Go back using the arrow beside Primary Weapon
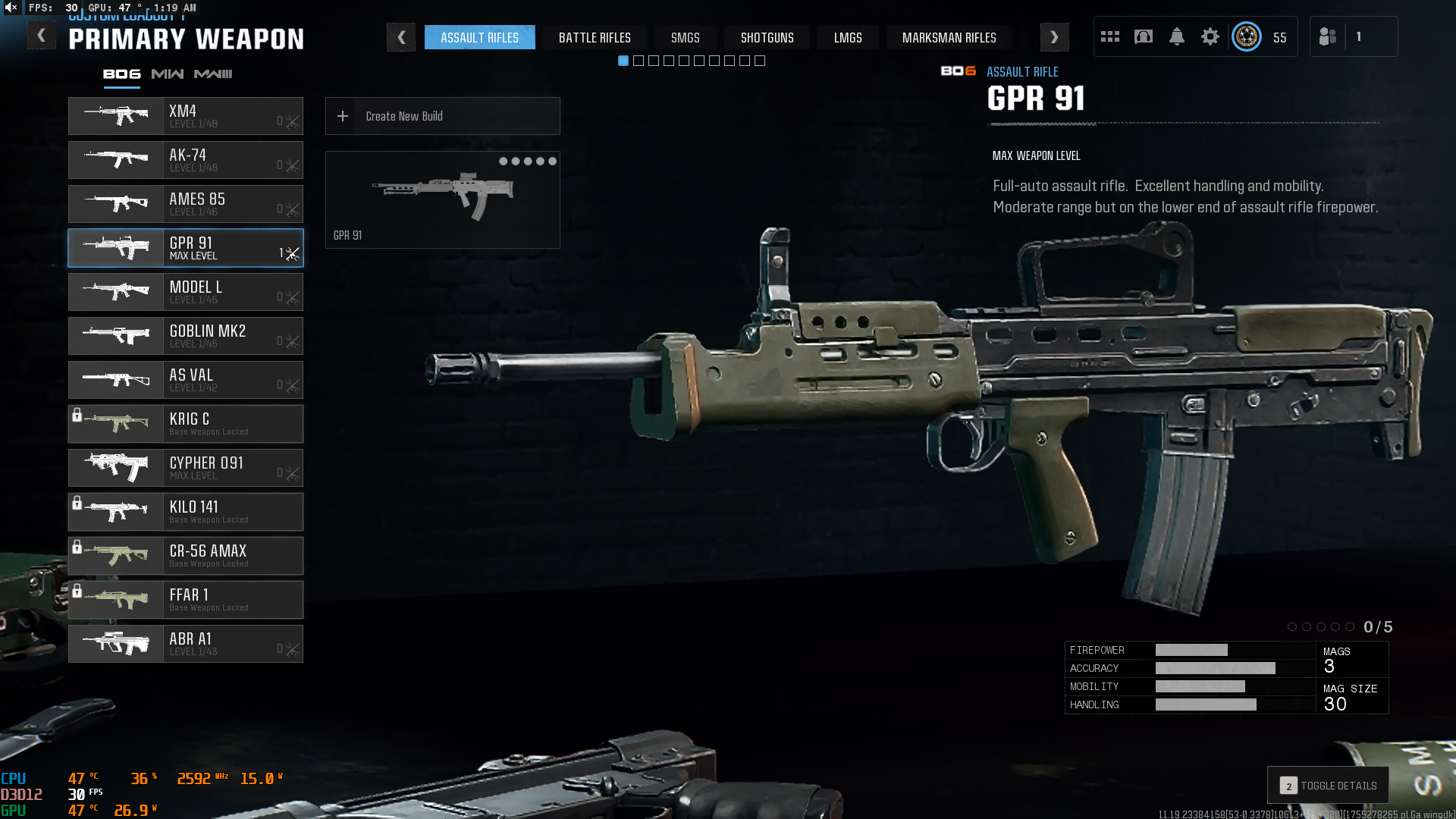 (42, 36)
